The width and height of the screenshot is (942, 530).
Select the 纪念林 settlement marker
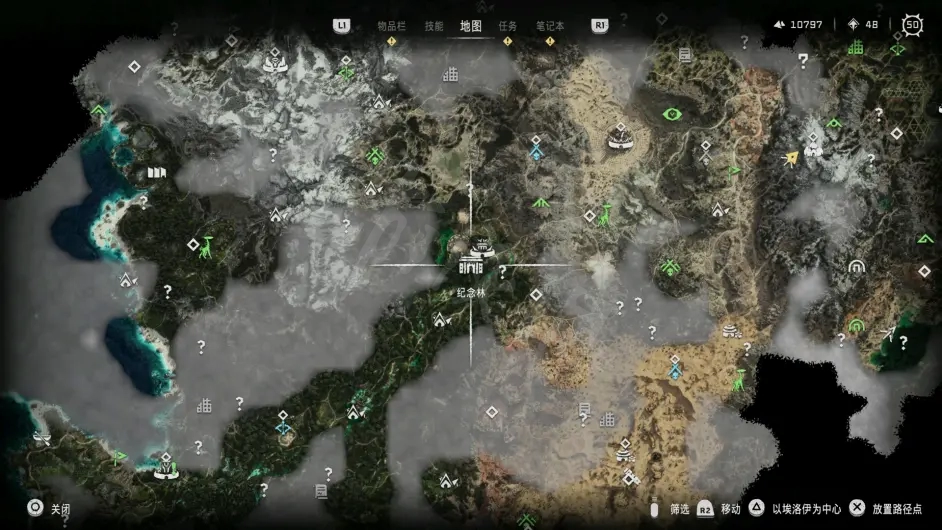tap(471, 263)
